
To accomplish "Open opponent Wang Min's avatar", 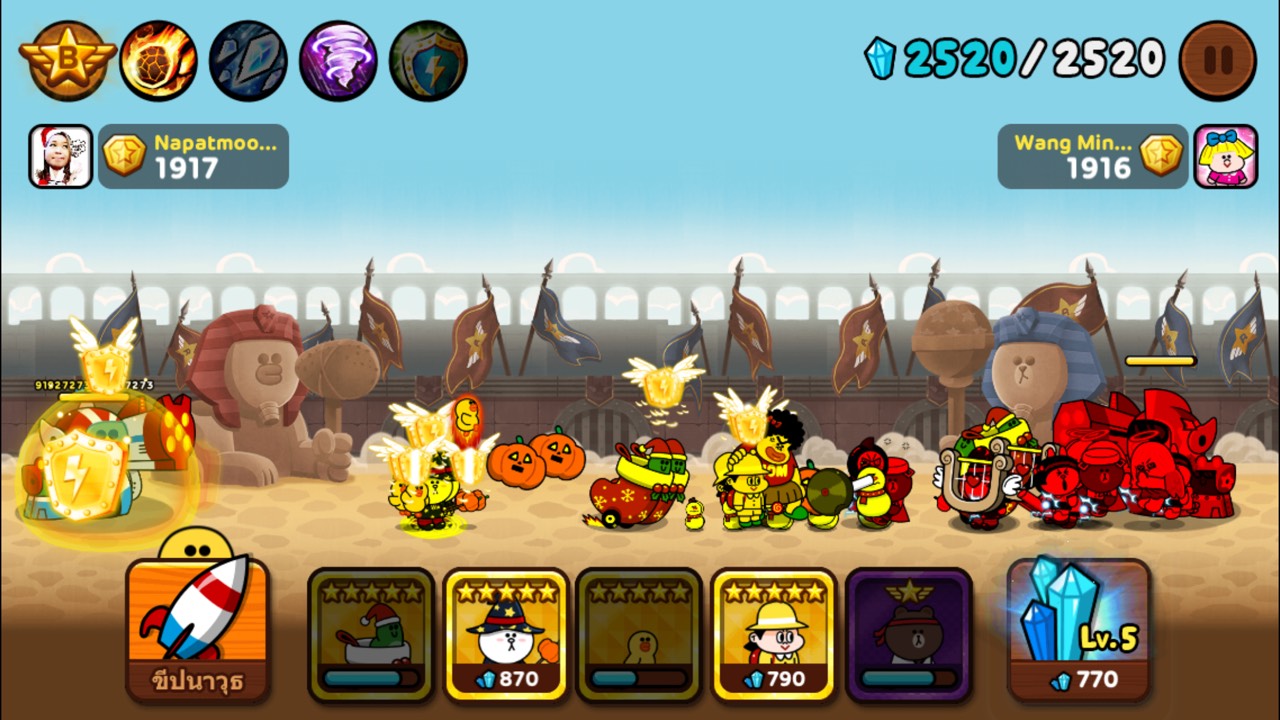I will [1225, 157].
